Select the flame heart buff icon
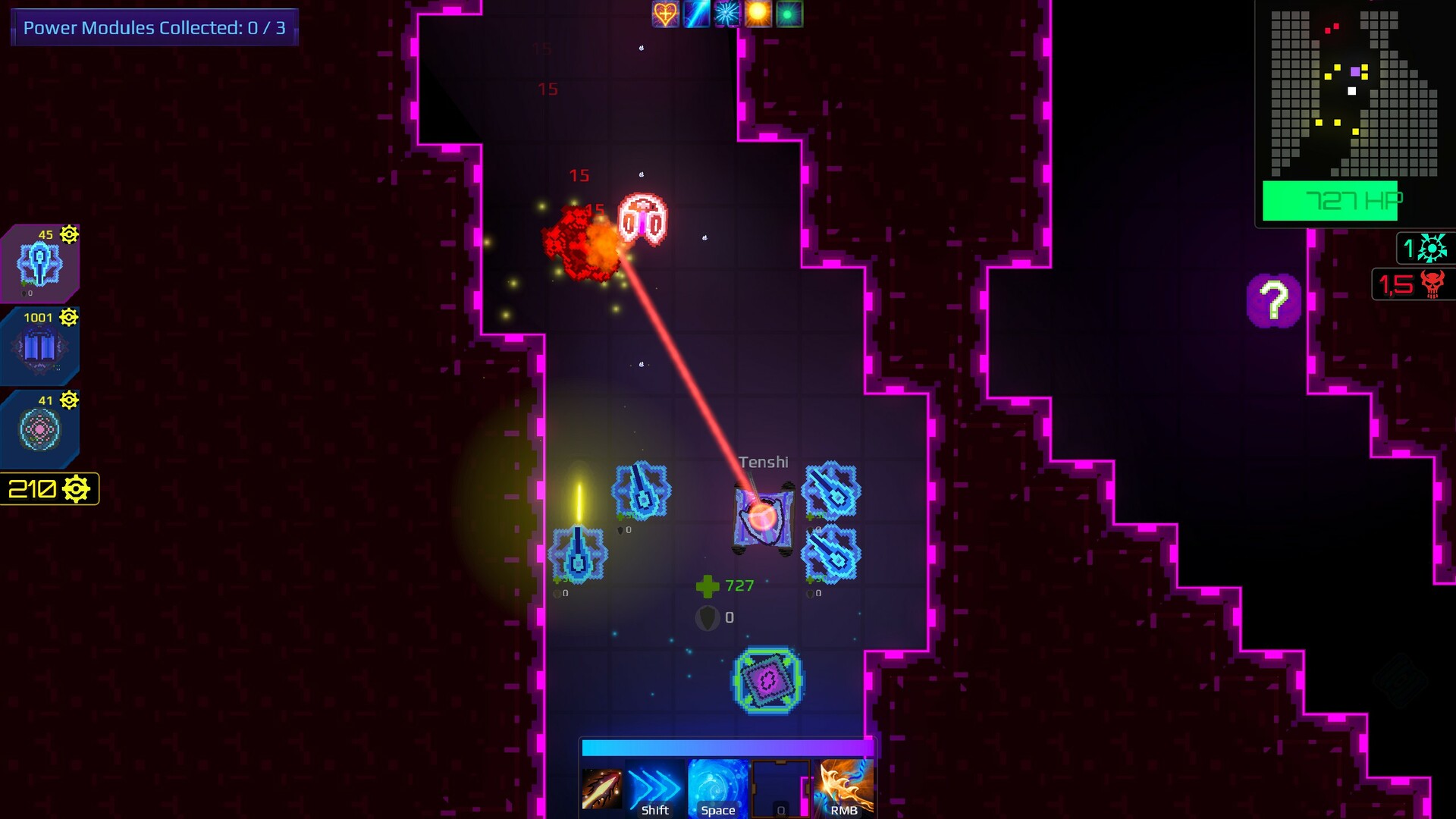 (664, 14)
